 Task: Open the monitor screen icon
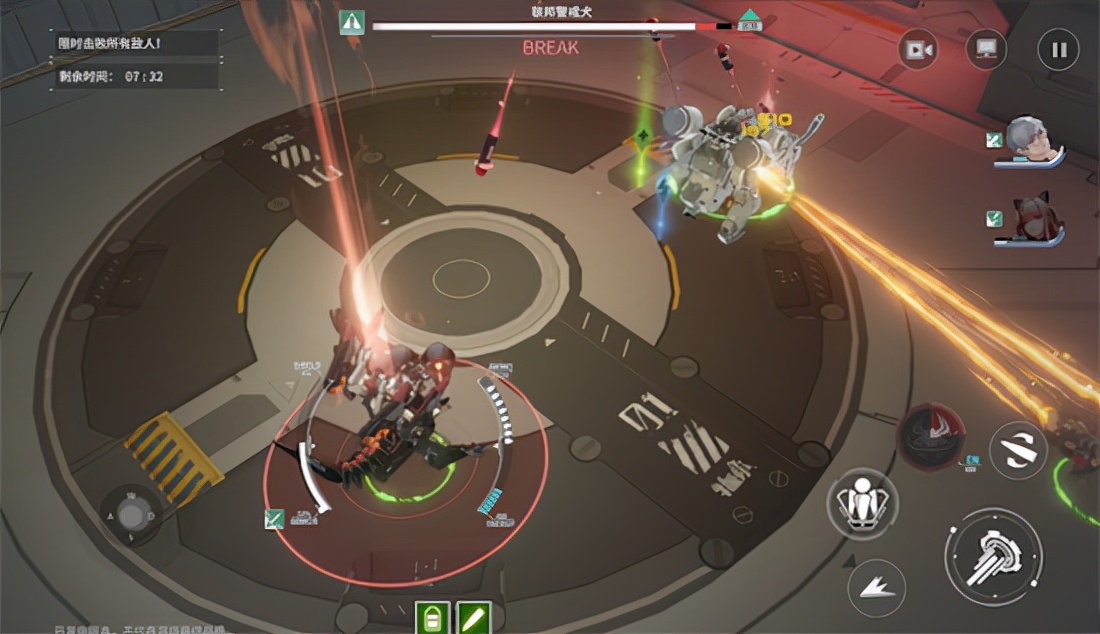986,49
